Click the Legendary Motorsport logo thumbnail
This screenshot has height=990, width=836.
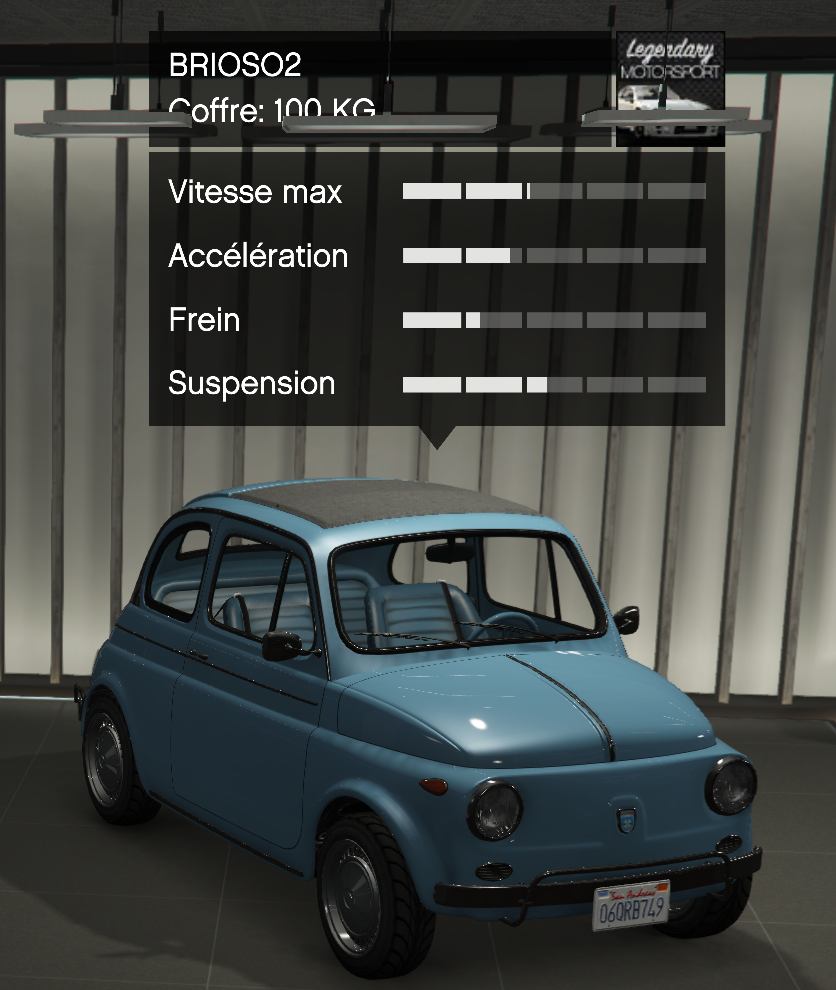[670, 89]
